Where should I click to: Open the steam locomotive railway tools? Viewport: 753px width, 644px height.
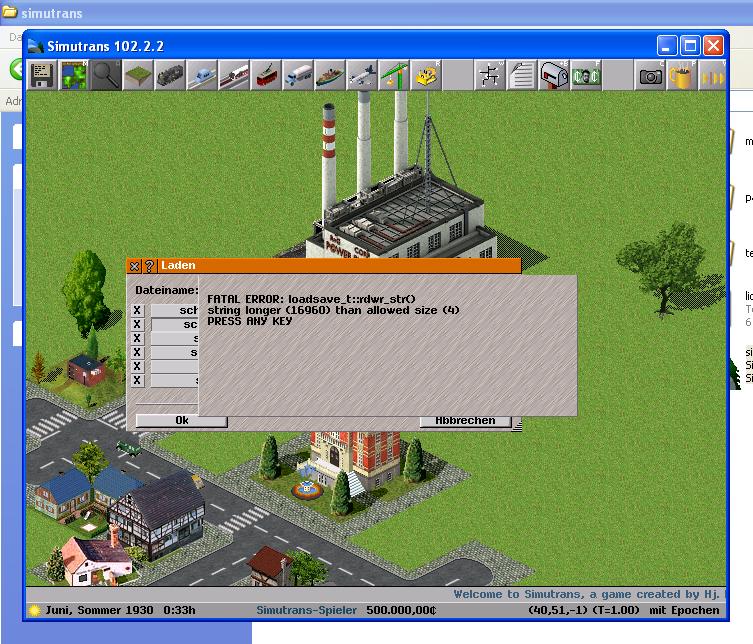[x=170, y=76]
